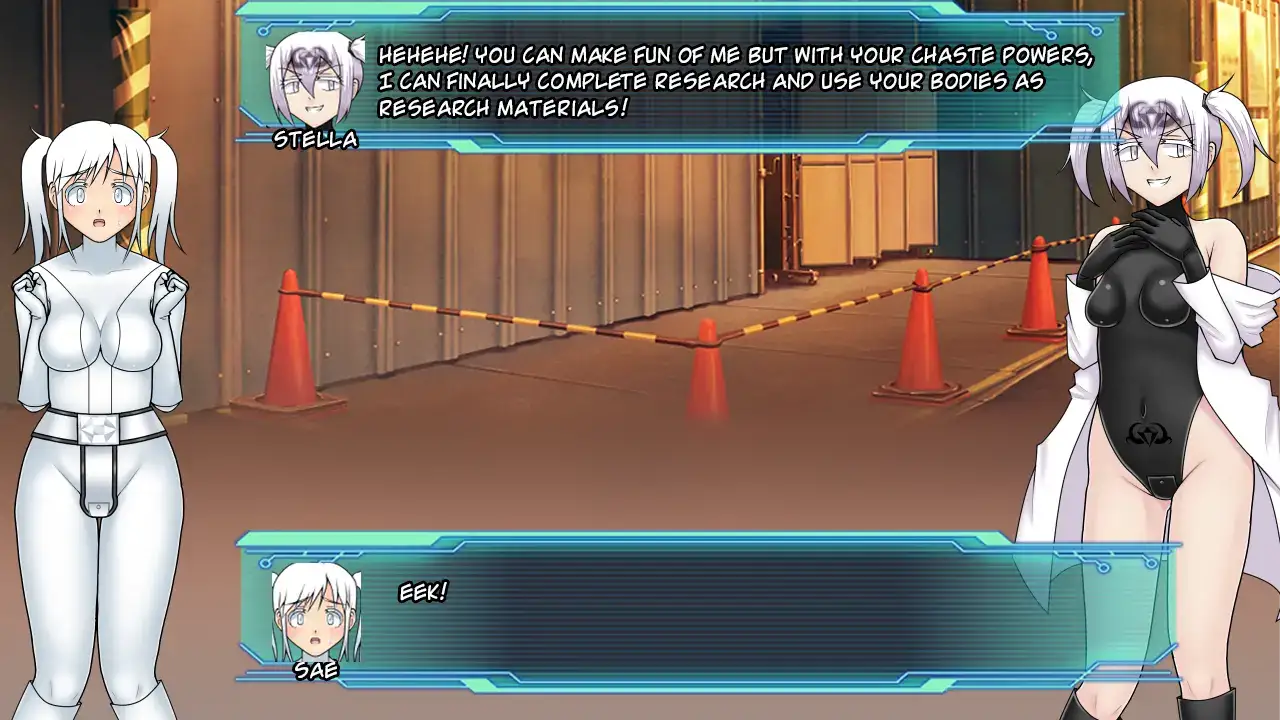Image resolution: width=1280 pixels, height=720 pixels.
Task: Advance Sae's "Eek!" dialogue box
Action: (x=707, y=610)
